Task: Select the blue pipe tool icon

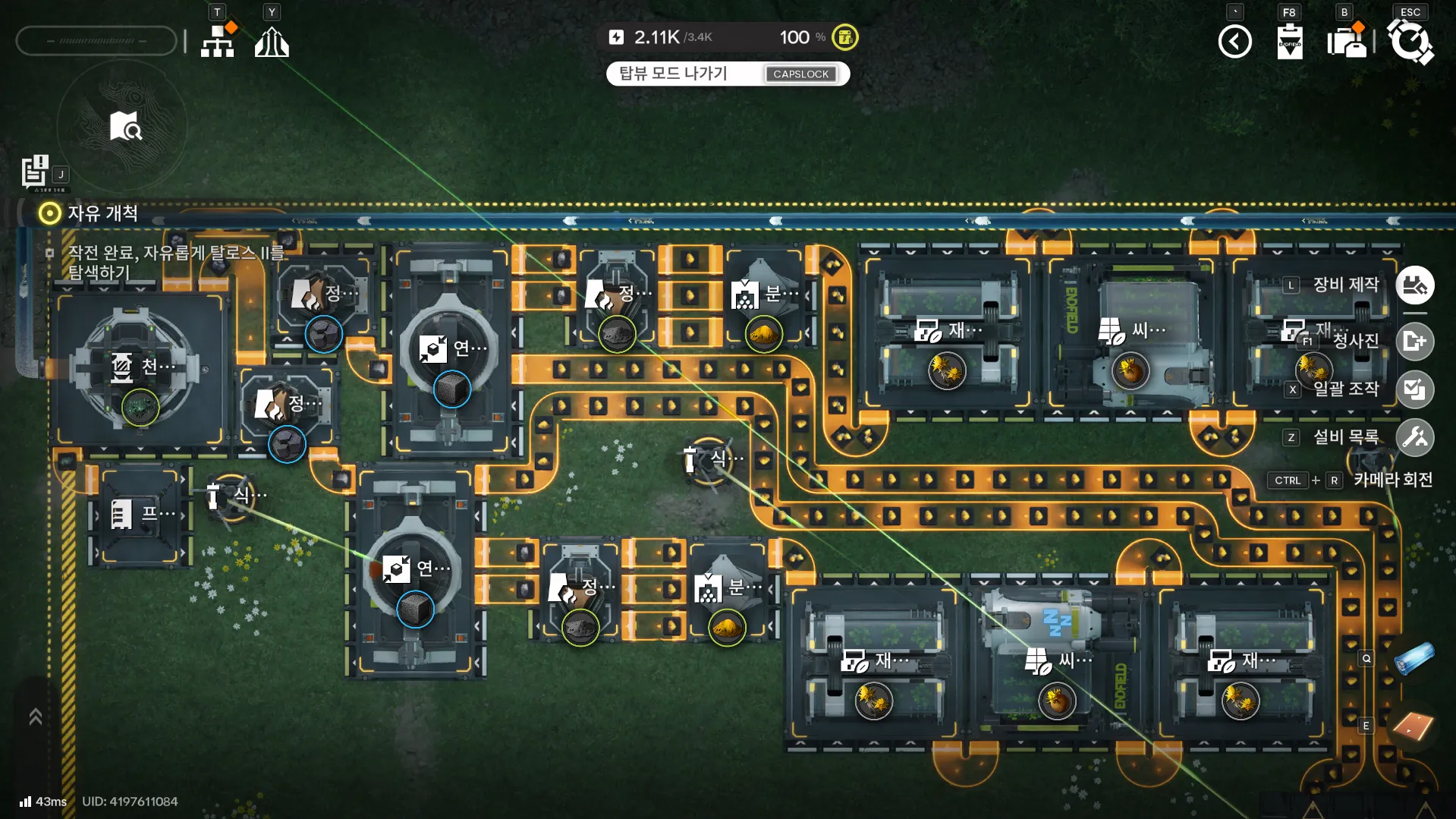Action: point(1414,659)
